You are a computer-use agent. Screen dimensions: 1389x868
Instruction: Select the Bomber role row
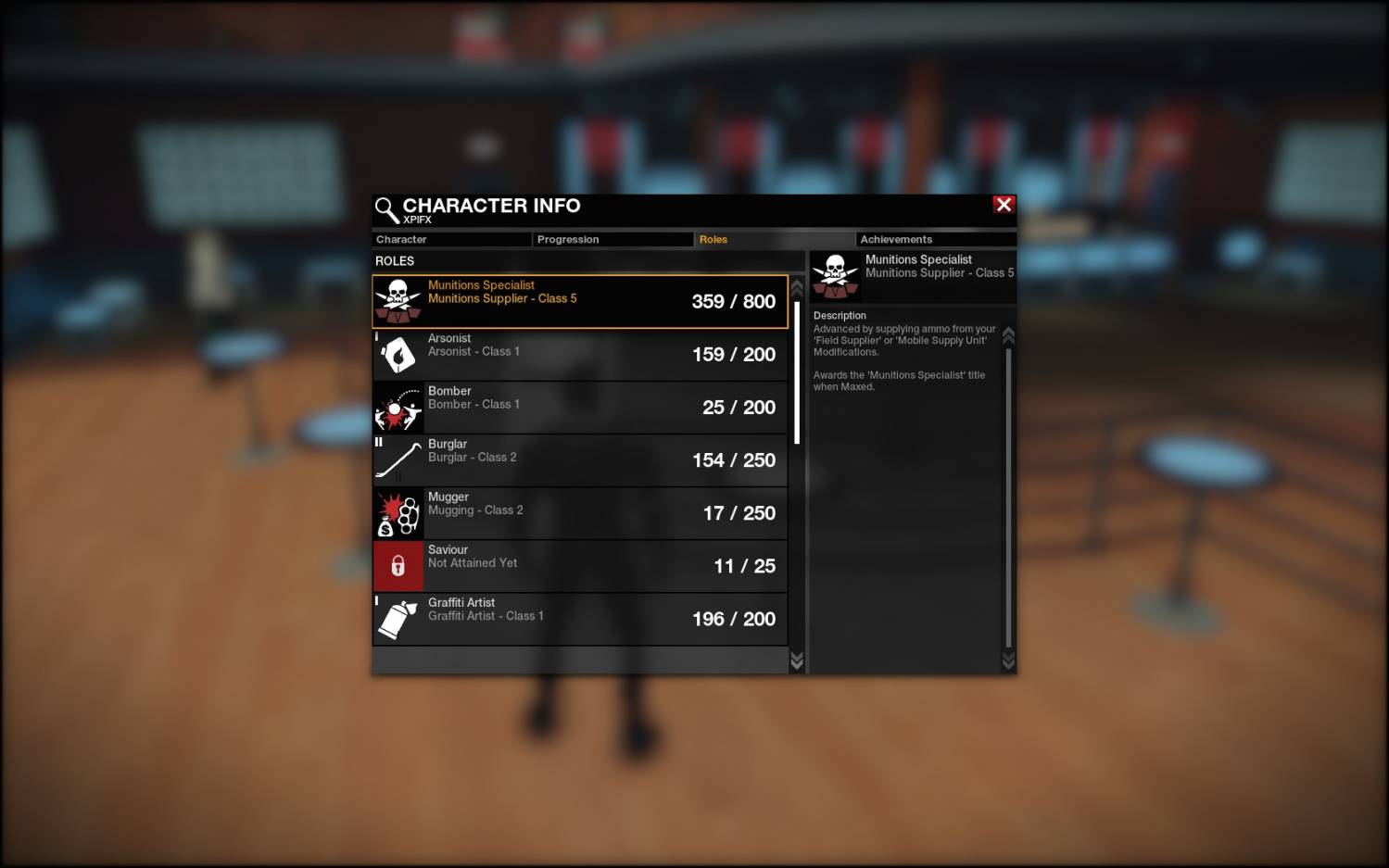point(580,408)
